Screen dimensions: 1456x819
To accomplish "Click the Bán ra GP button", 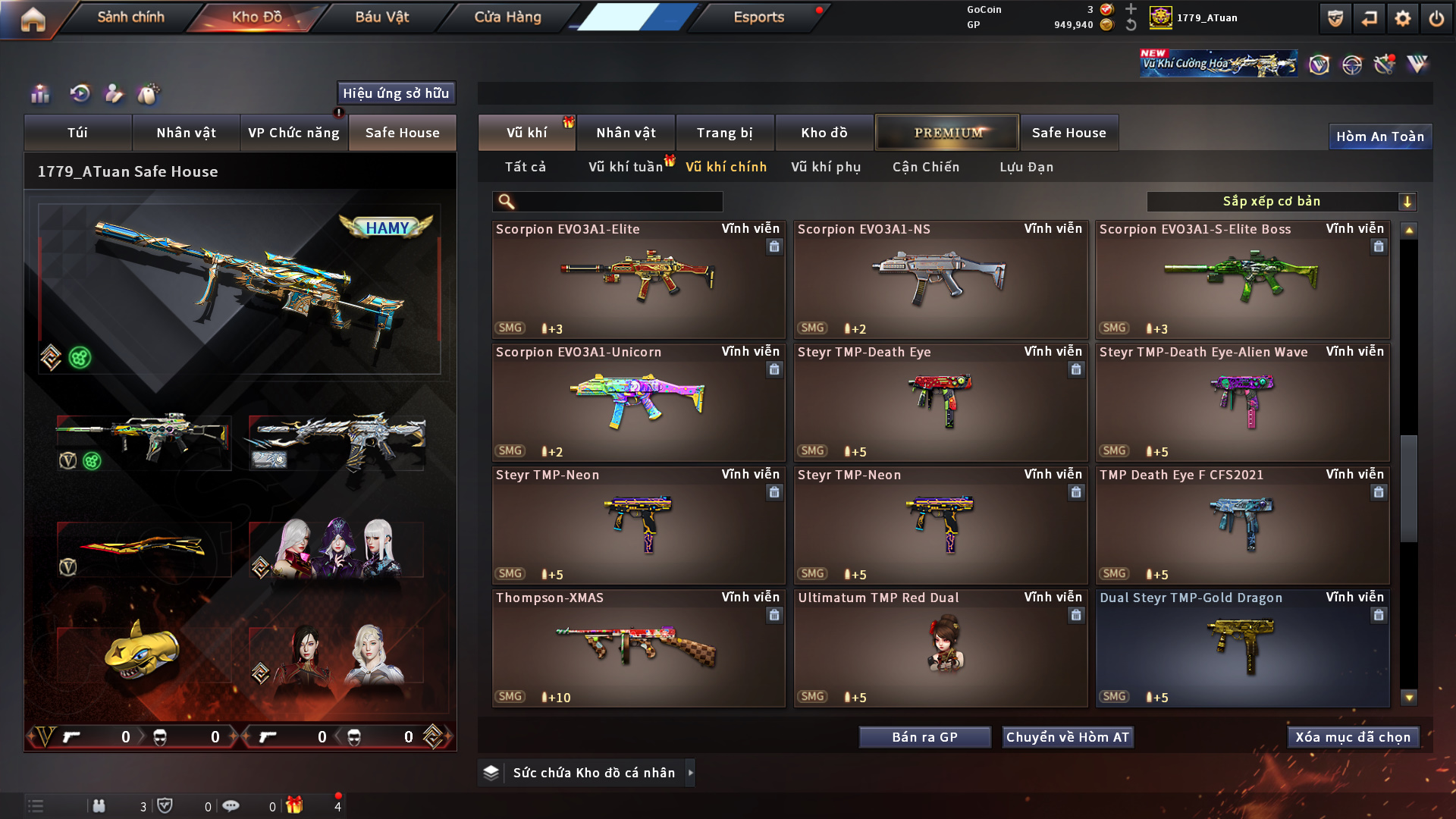I will pyautogui.click(x=924, y=737).
